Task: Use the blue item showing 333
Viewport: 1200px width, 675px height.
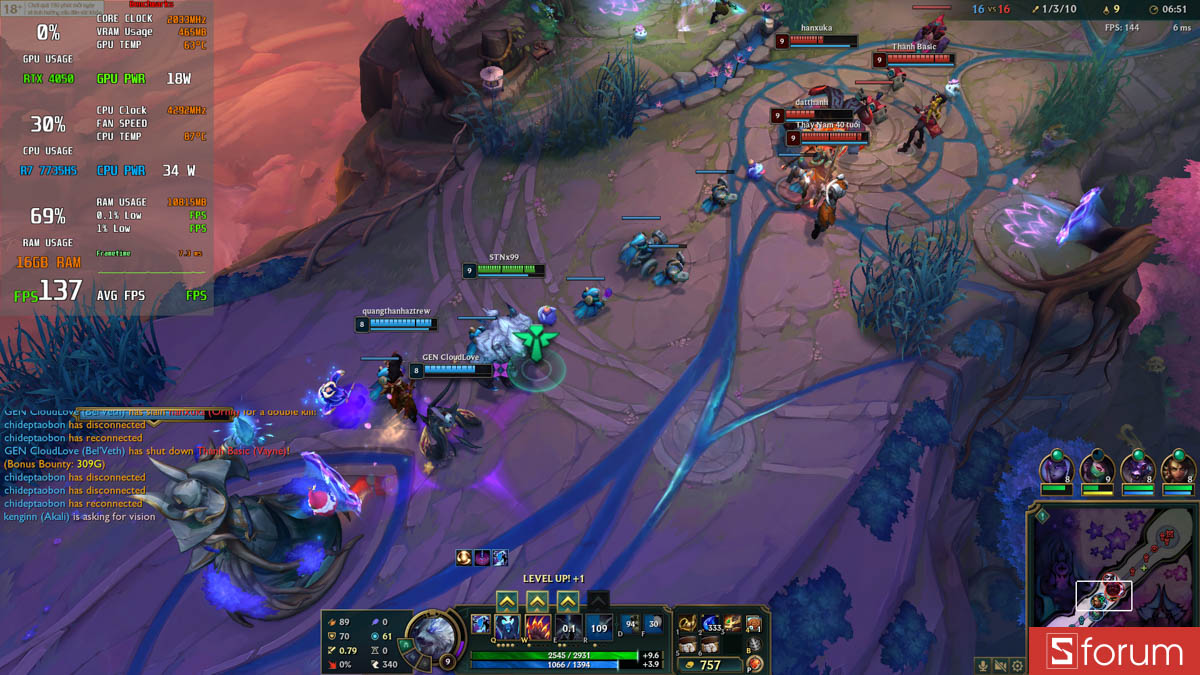Action: (711, 624)
